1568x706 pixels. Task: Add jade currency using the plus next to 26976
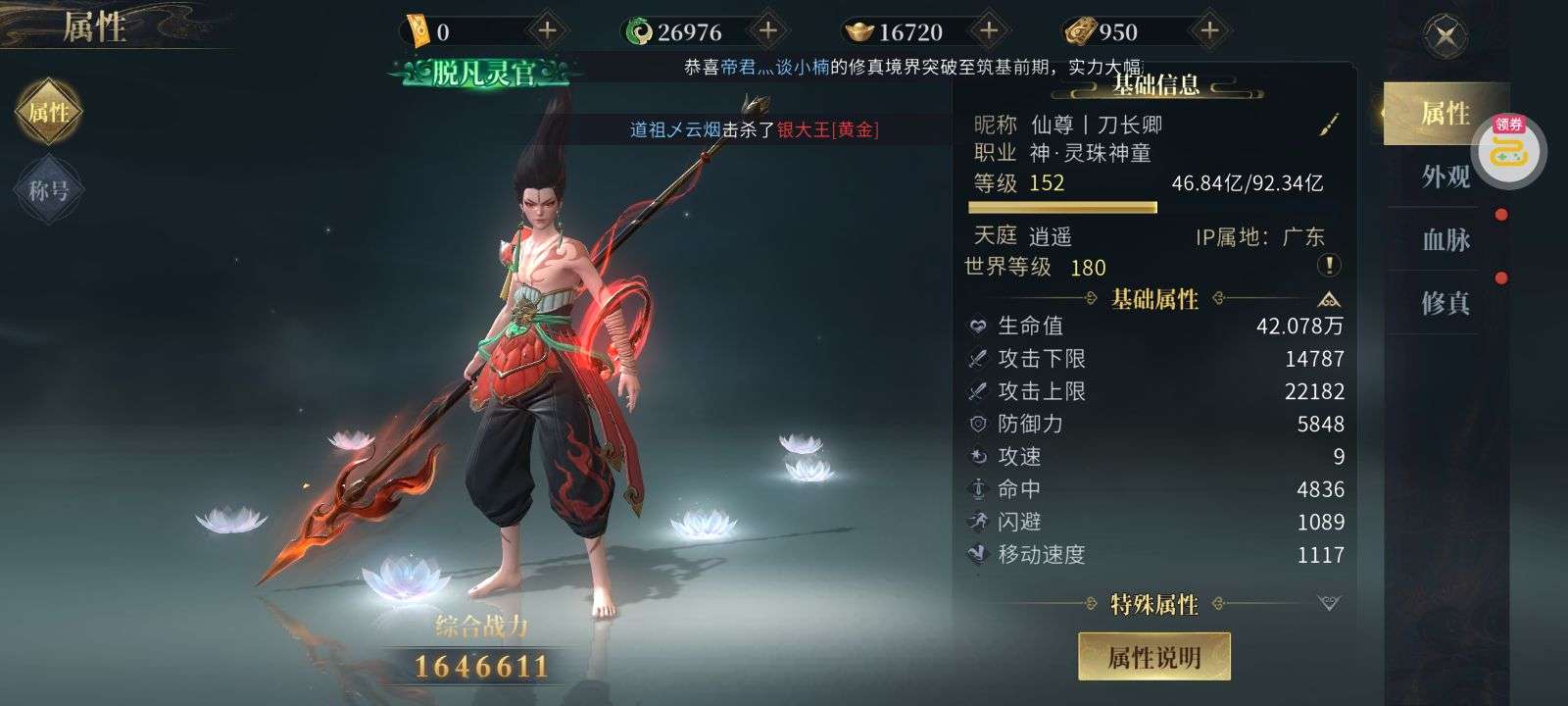tap(768, 31)
